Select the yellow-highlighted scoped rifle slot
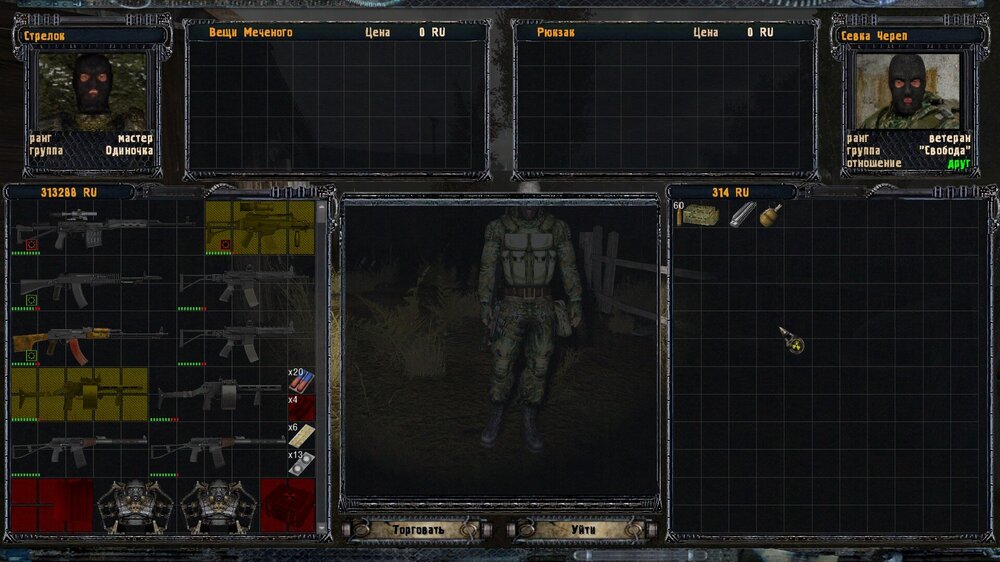1000x562 pixels. tap(259, 228)
